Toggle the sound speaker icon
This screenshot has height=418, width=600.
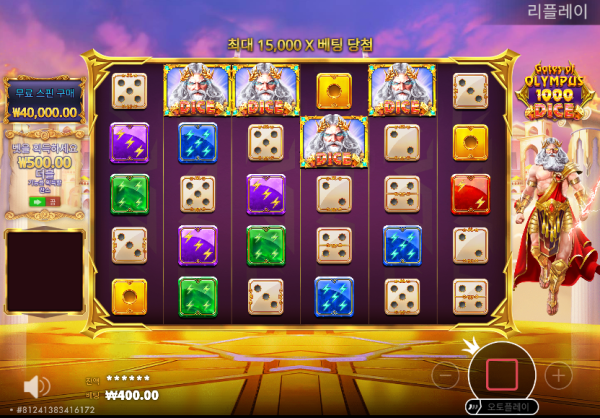[37, 386]
